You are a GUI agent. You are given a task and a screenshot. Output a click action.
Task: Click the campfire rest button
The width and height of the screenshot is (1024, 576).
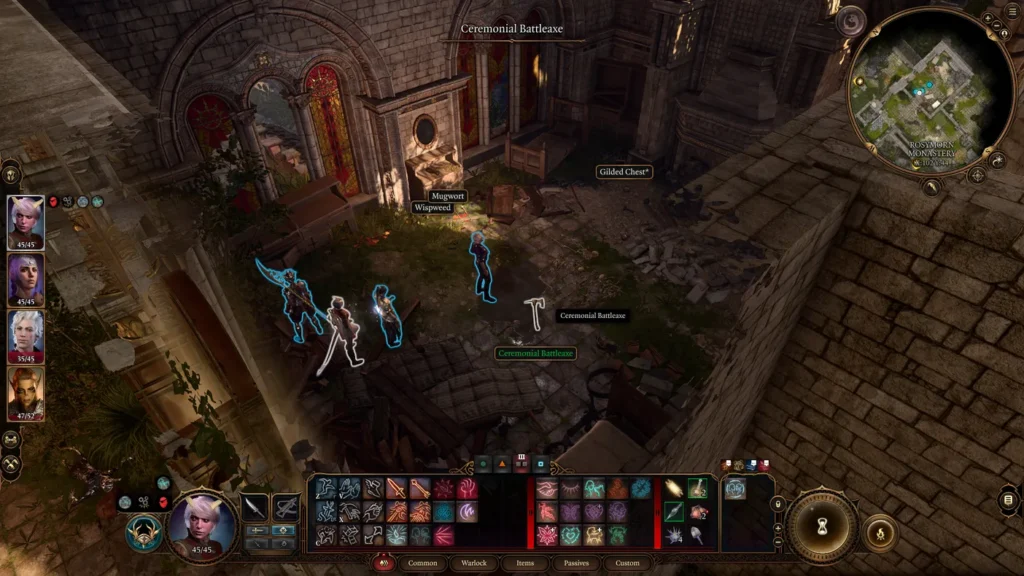coord(879,533)
